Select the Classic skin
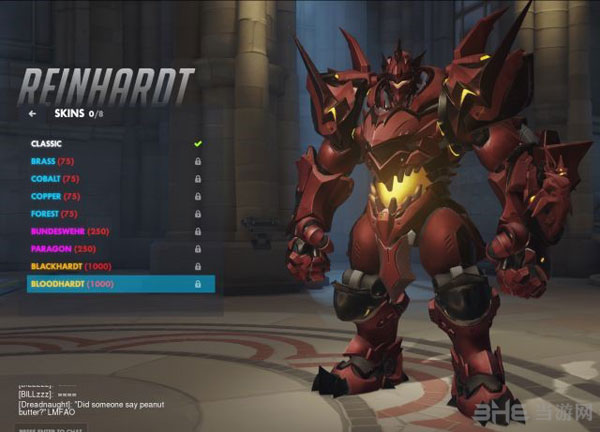 (47, 144)
